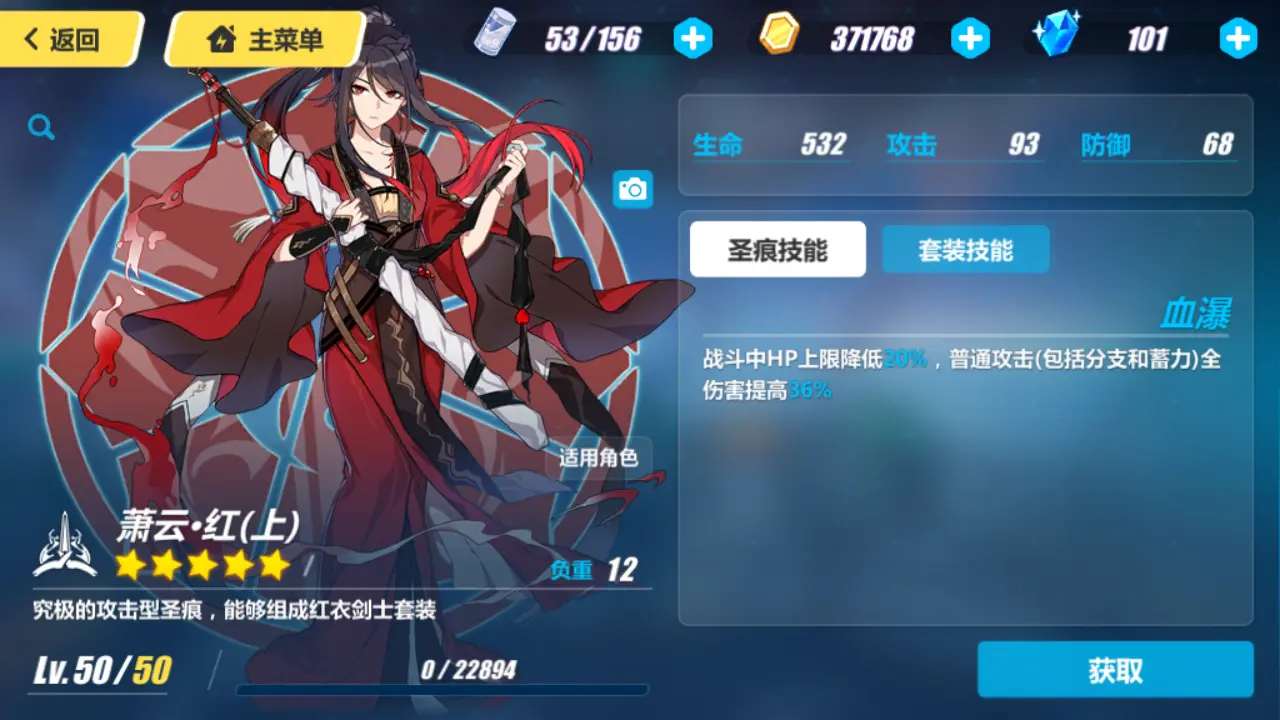Click the stamina vial icon near 53/156
The width and height of the screenshot is (1280, 720).
[x=493, y=33]
